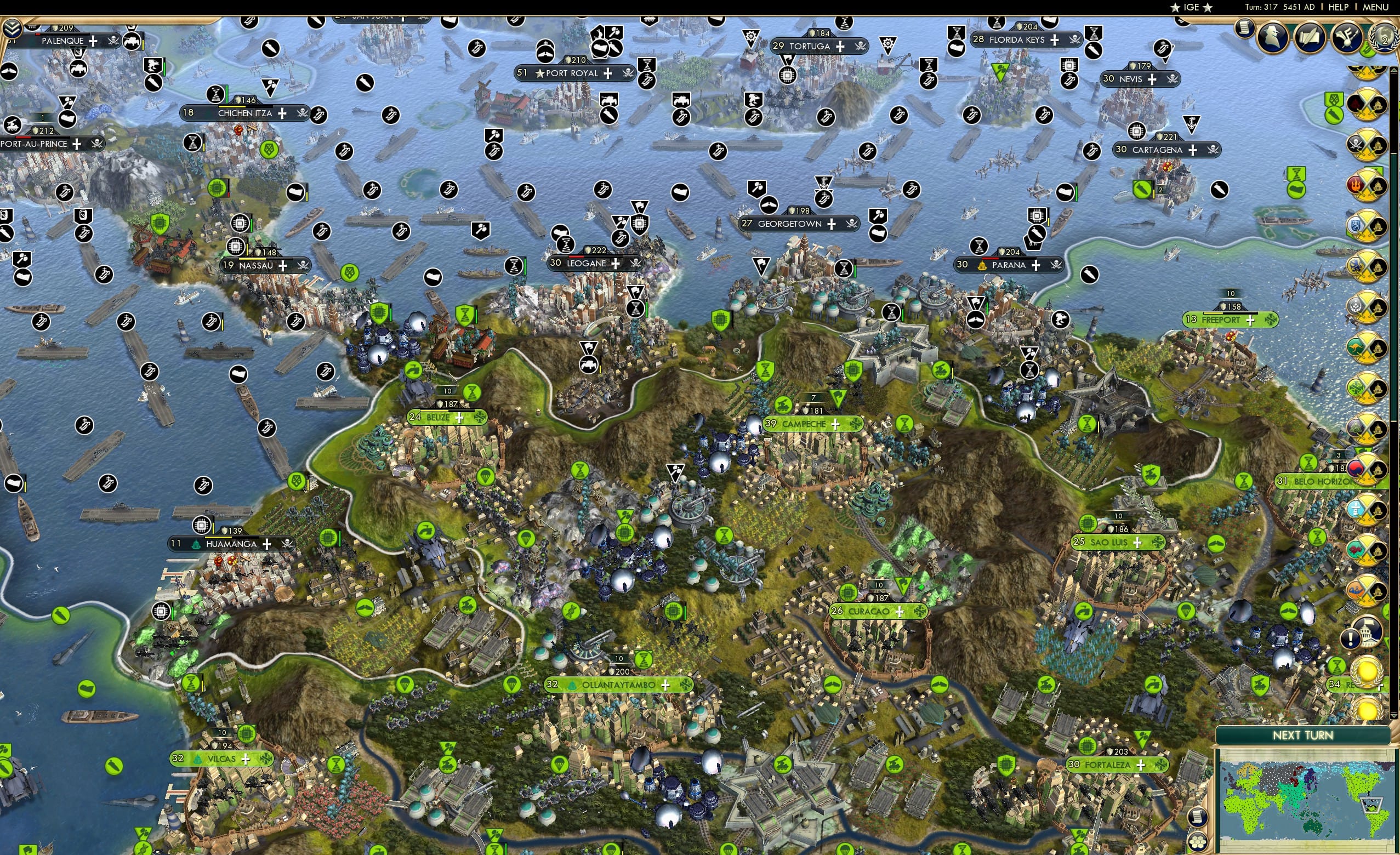The width and height of the screenshot is (1400, 855).
Task: Collapse the top-left chevron panel
Action: coord(13,30)
